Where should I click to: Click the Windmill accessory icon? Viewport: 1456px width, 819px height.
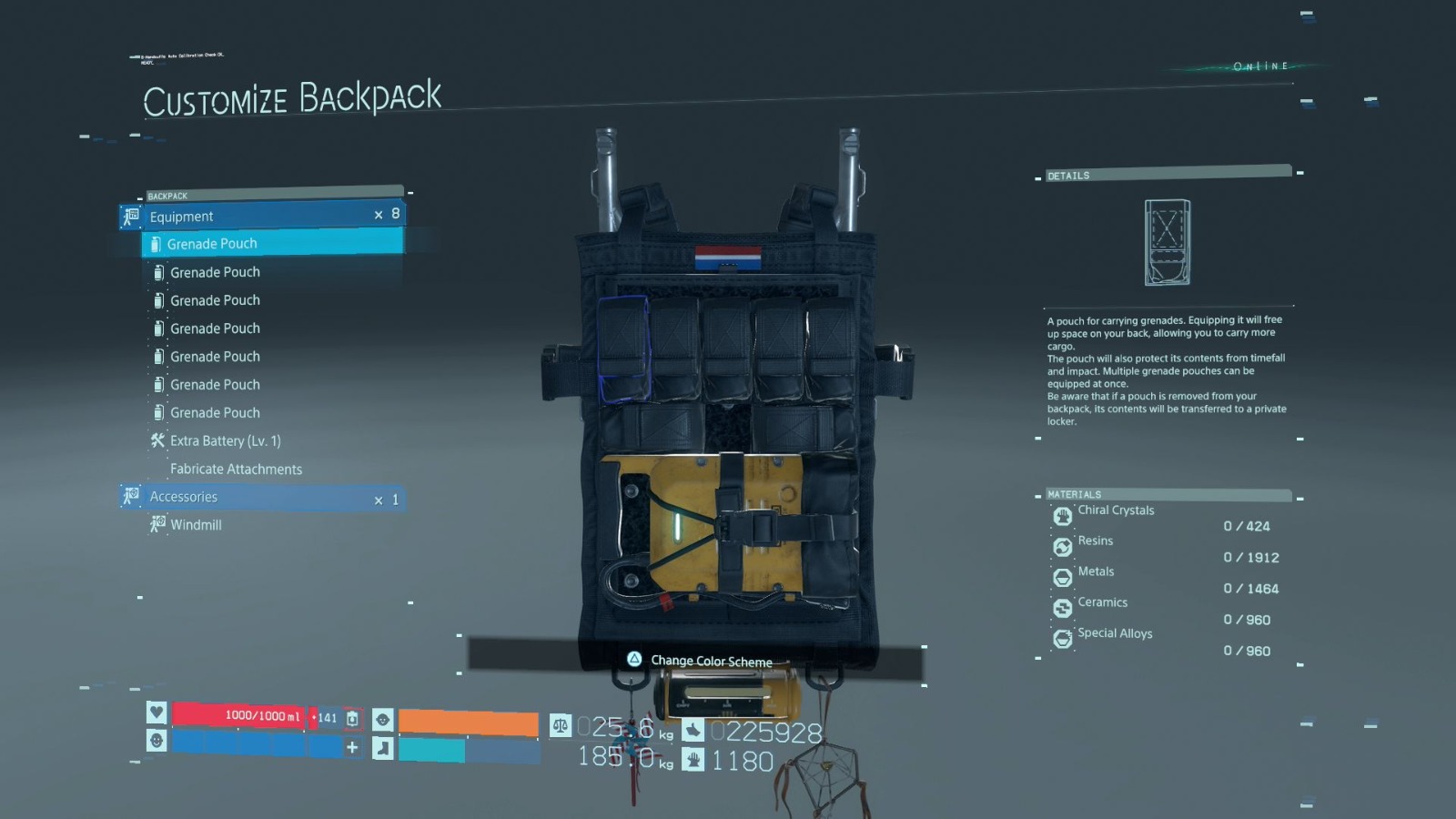pos(157,525)
